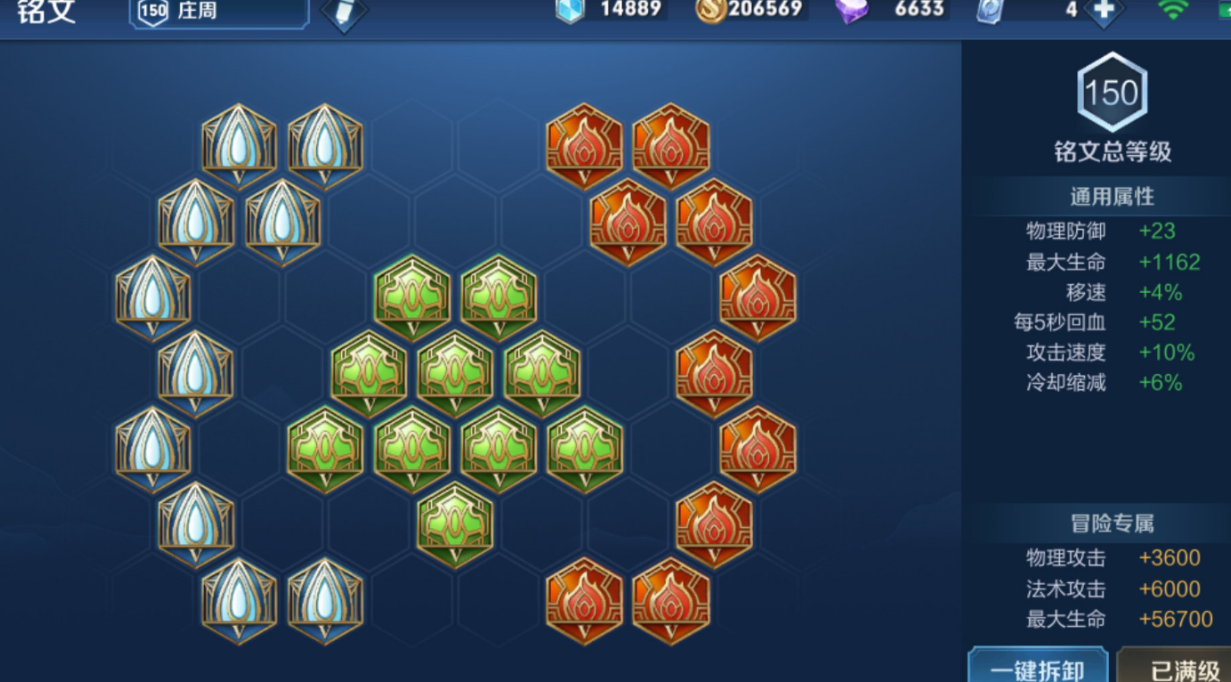Click the pencil icon to rename page
Viewport: 1231px width, 682px height.
click(345, 12)
